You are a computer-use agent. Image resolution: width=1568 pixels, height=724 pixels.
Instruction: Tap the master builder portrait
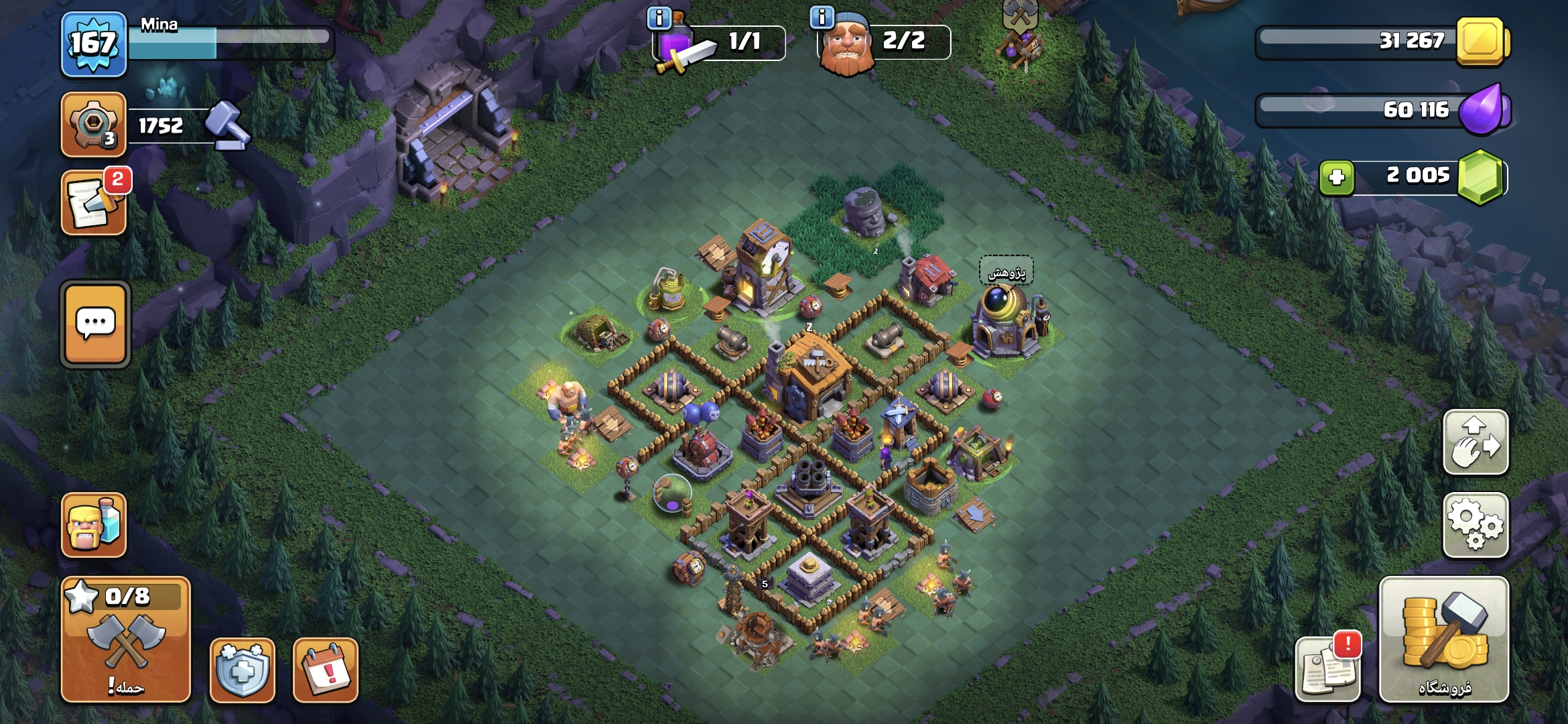pos(847,44)
